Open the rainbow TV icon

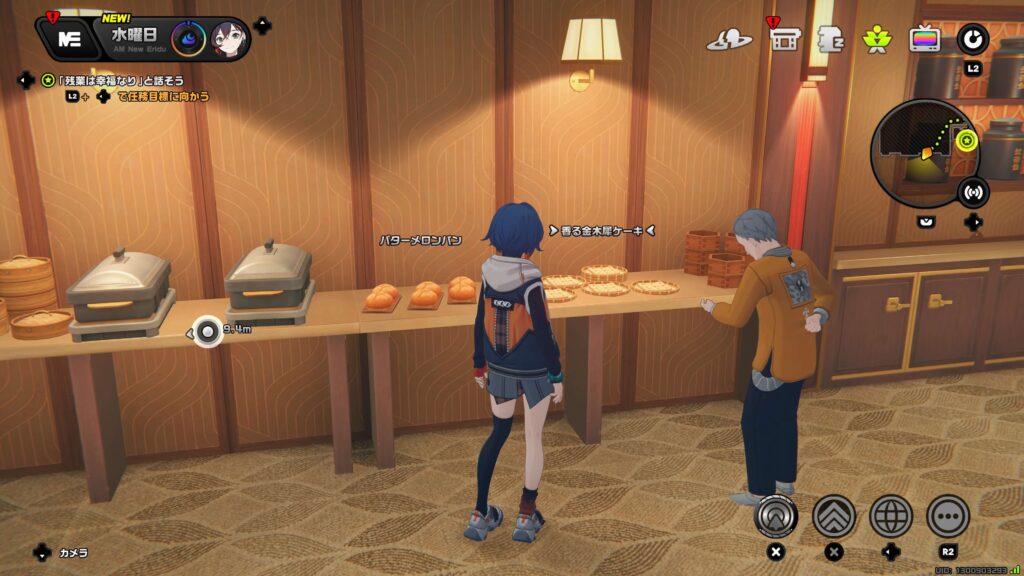[924, 39]
